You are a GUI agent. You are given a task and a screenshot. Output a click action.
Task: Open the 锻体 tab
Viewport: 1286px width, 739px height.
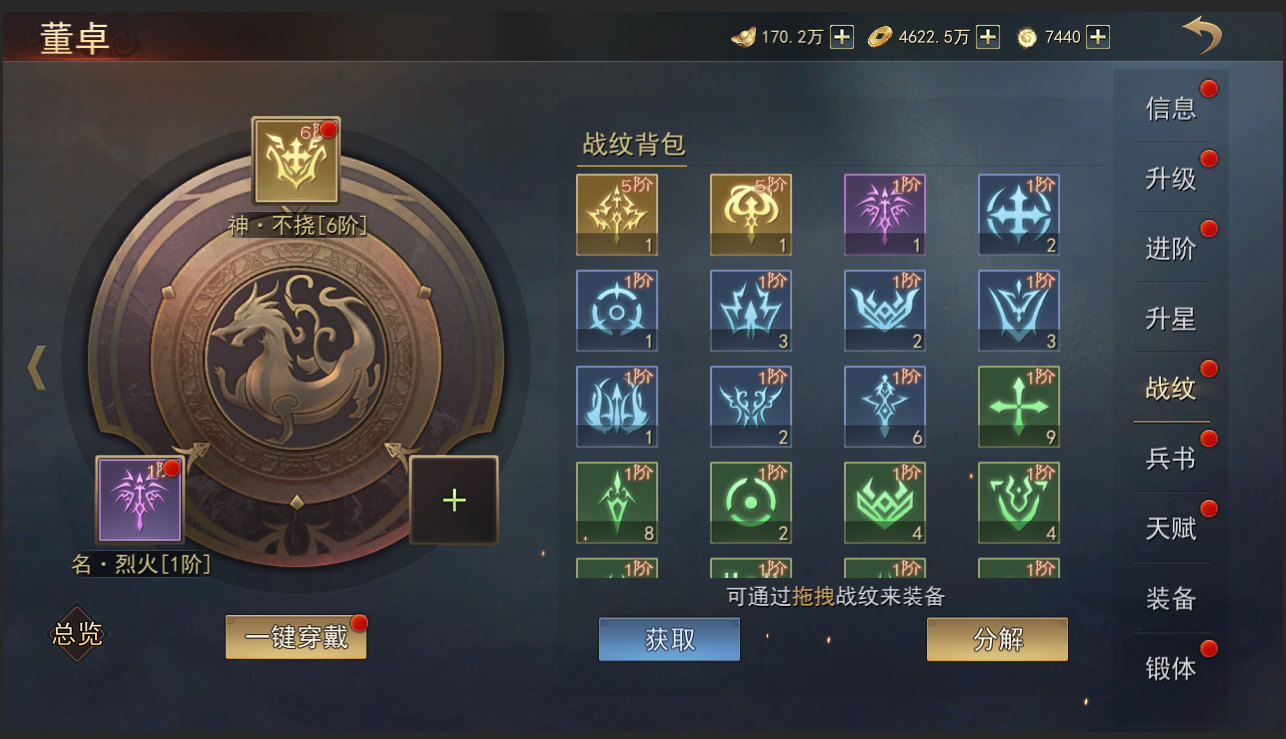click(1171, 668)
